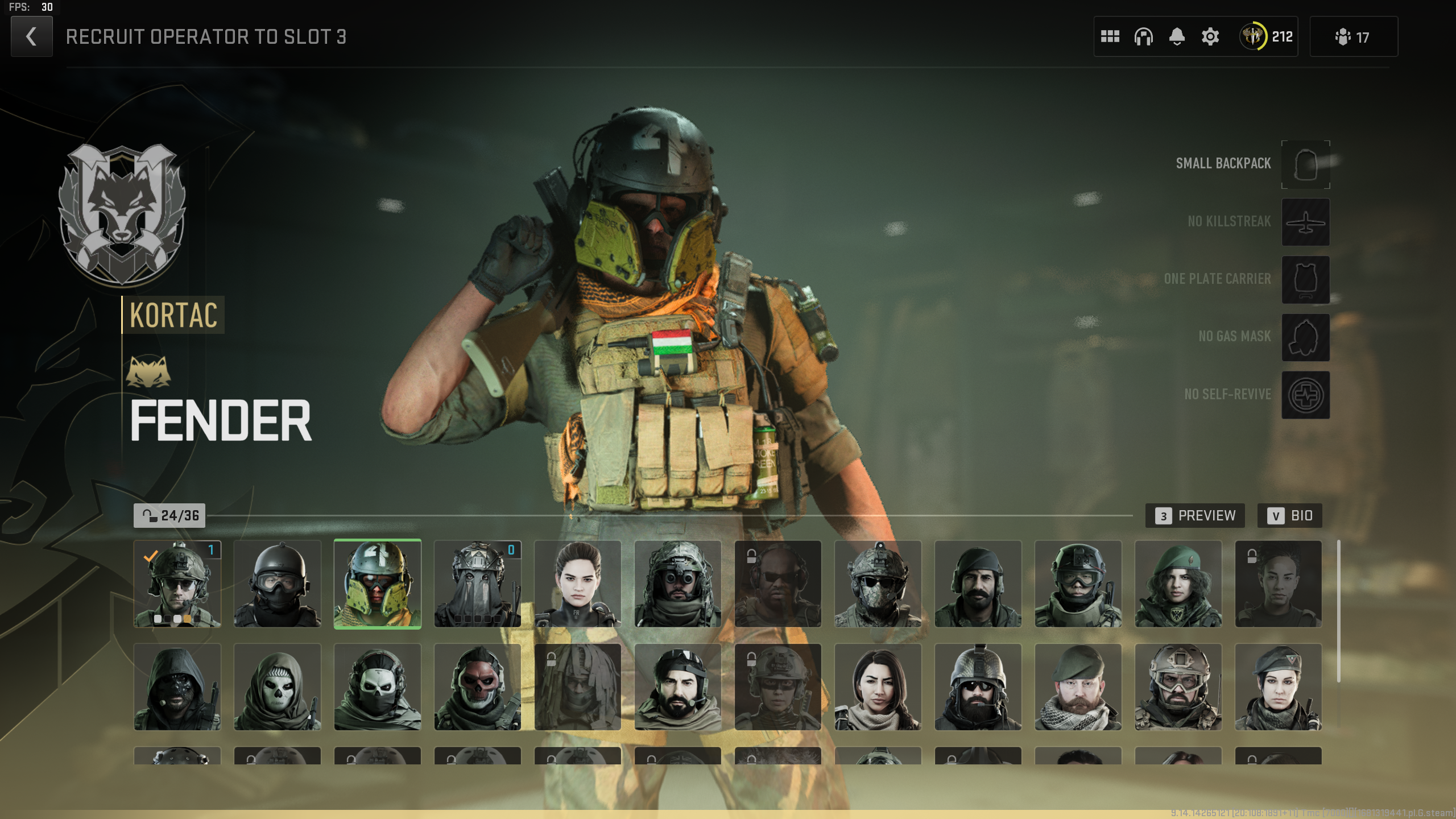The width and height of the screenshot is (1456, 819).
Task: Select the One Plate Carrier slot
Action: [1305, 279]
